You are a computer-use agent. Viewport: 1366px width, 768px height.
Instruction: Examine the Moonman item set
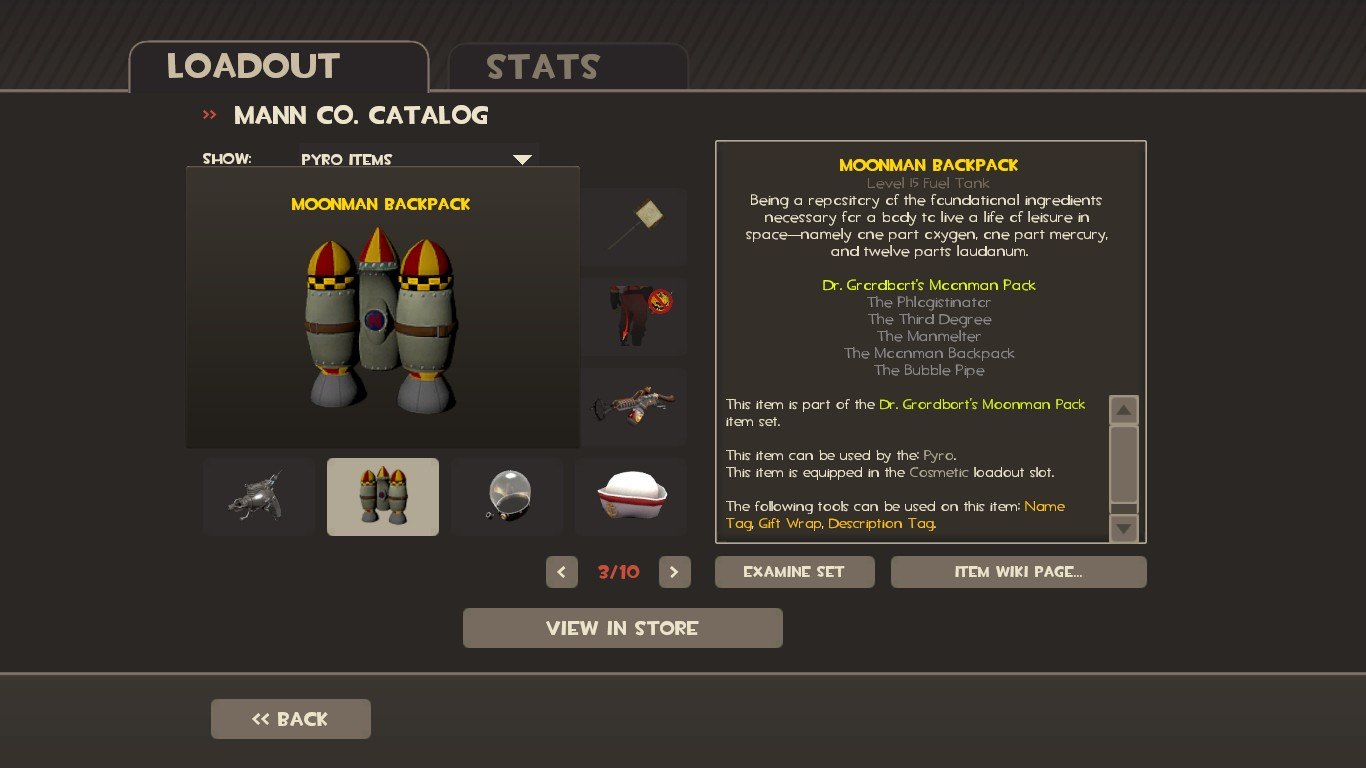tap(794, 572)
